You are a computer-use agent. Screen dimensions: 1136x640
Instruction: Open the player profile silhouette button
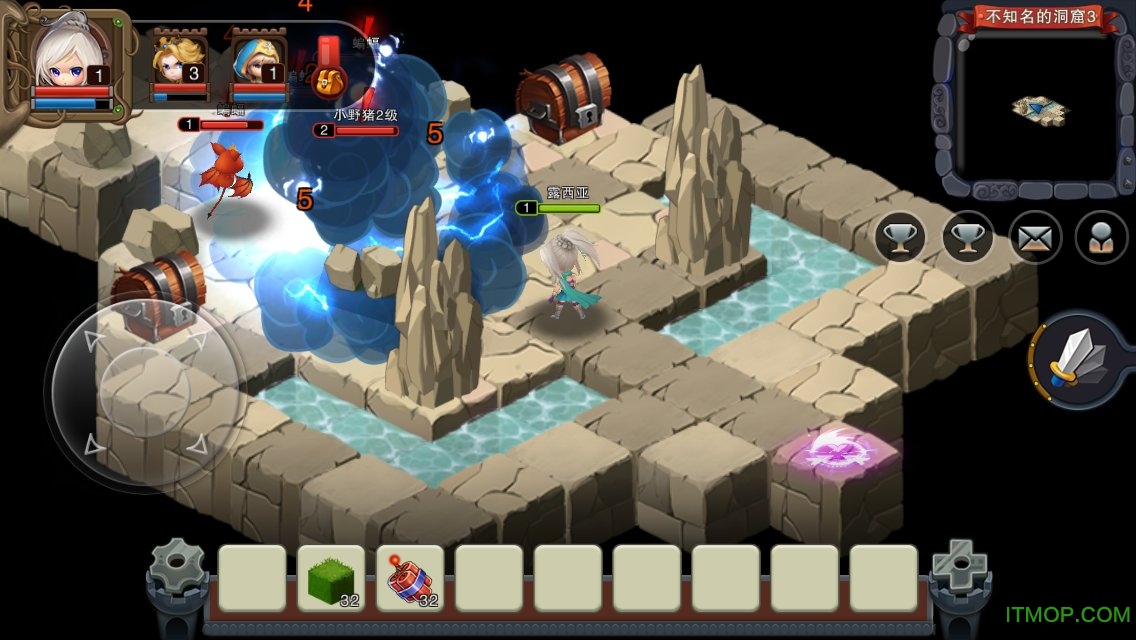click(1101, 238)
